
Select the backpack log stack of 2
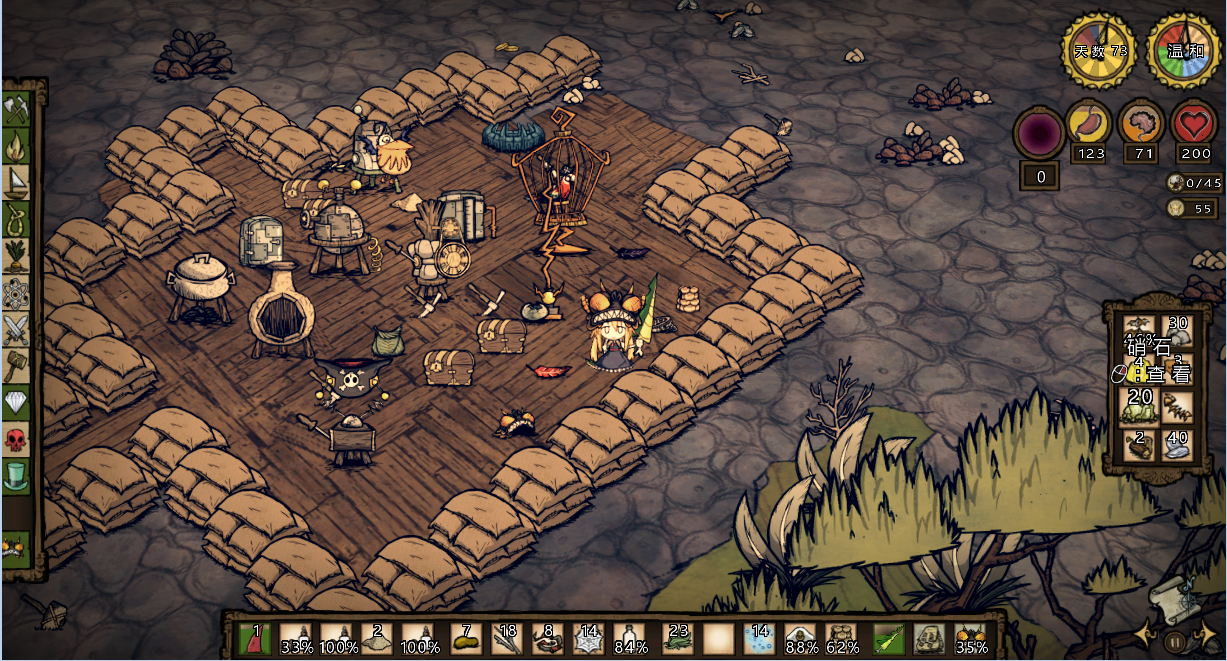point(1139,445)
